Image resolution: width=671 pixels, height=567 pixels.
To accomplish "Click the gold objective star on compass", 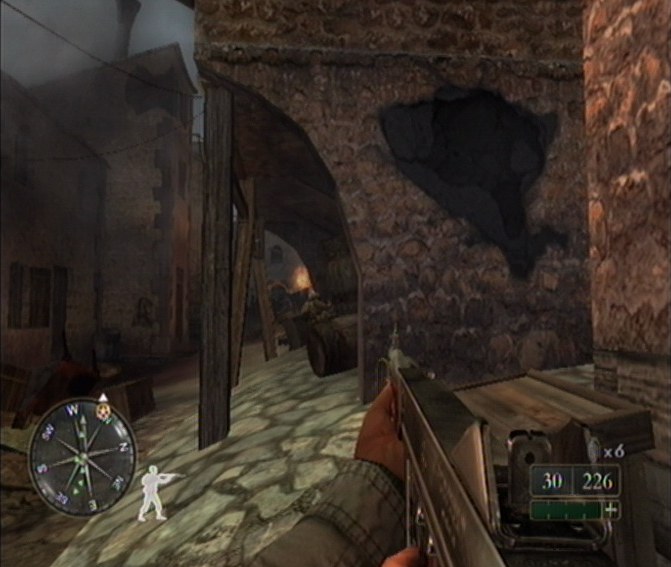I will [101, 409].
